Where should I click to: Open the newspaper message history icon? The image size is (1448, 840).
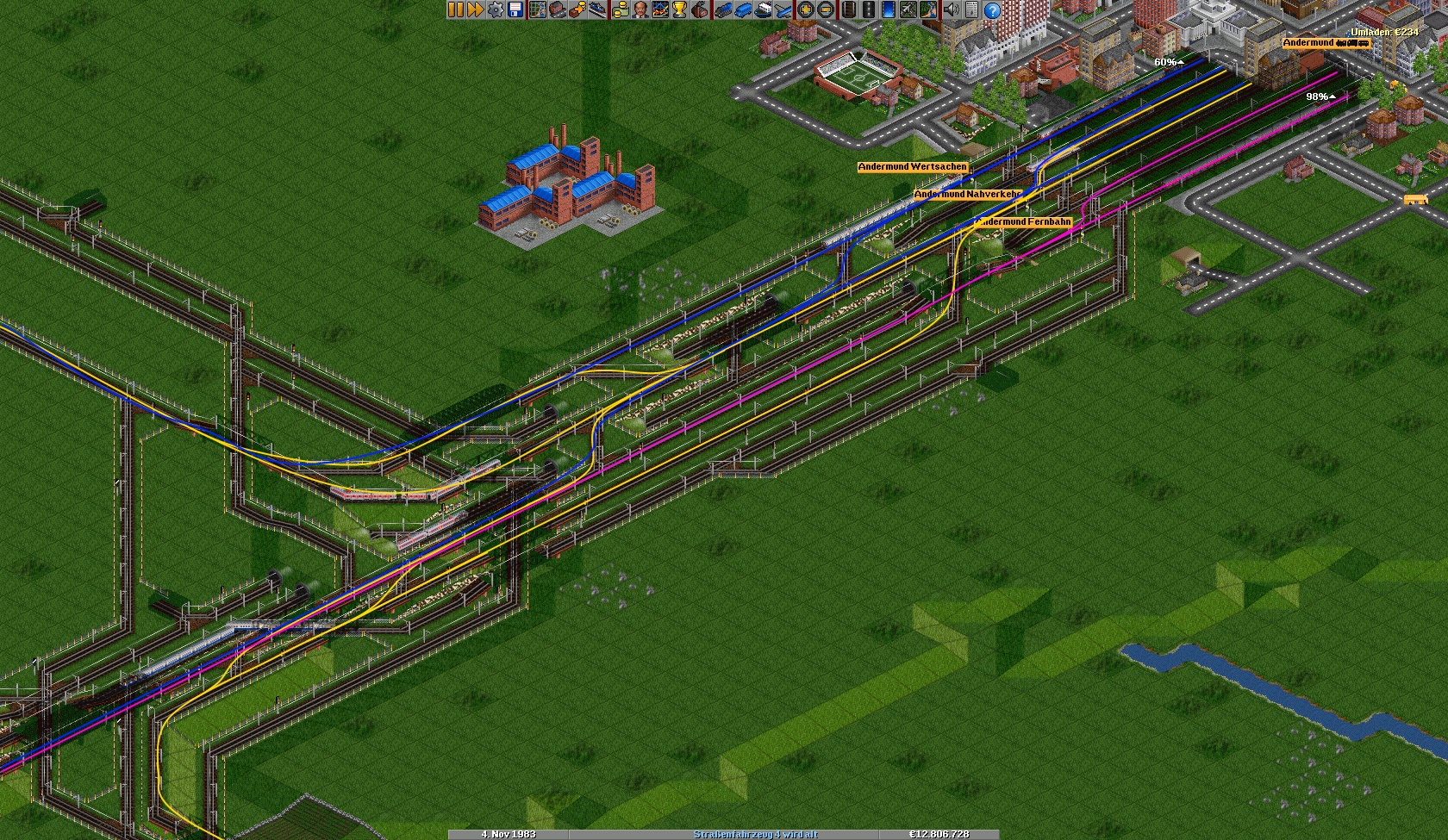(x=971, y=9)
